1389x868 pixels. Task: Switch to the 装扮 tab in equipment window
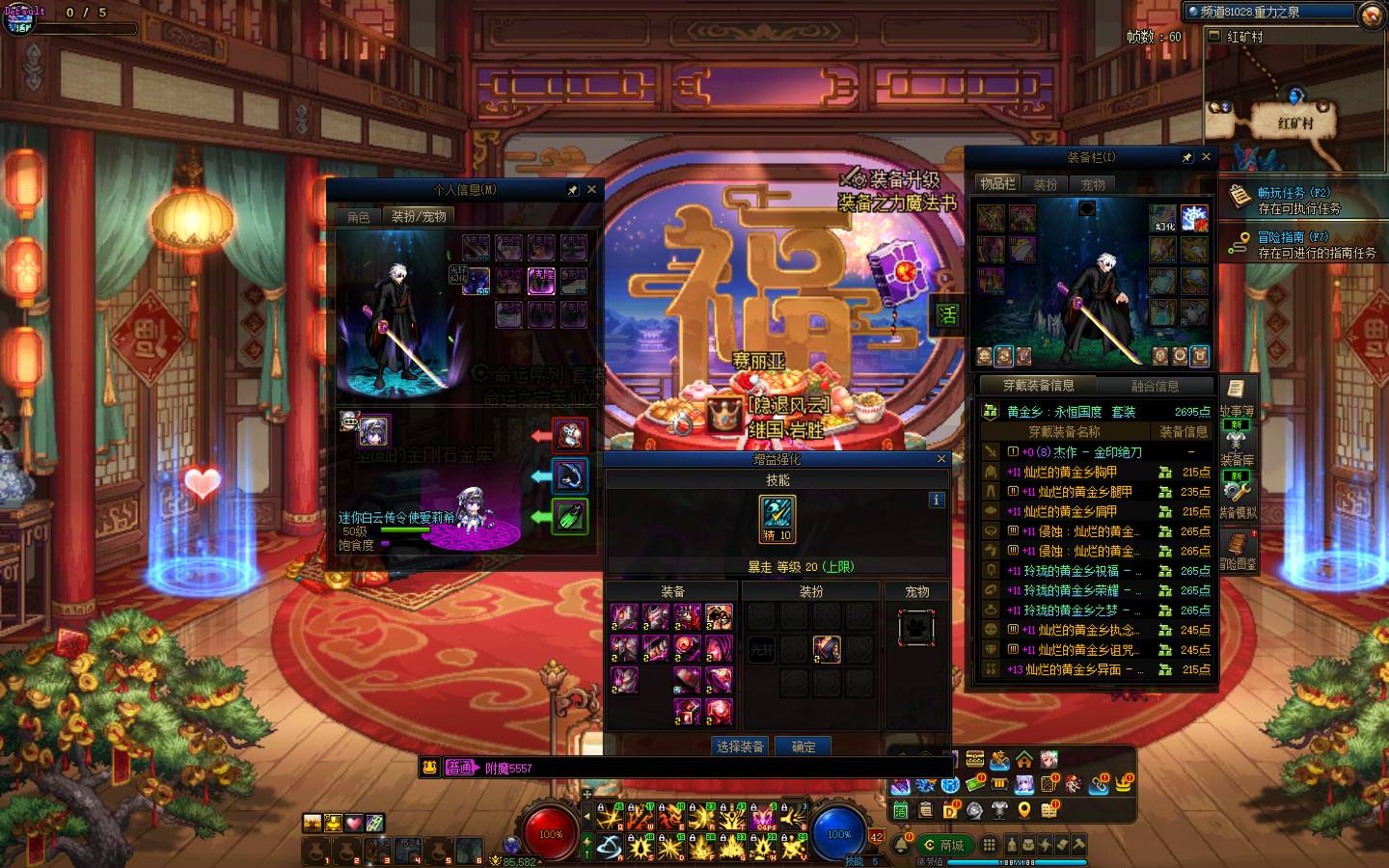pos(1046,184)
